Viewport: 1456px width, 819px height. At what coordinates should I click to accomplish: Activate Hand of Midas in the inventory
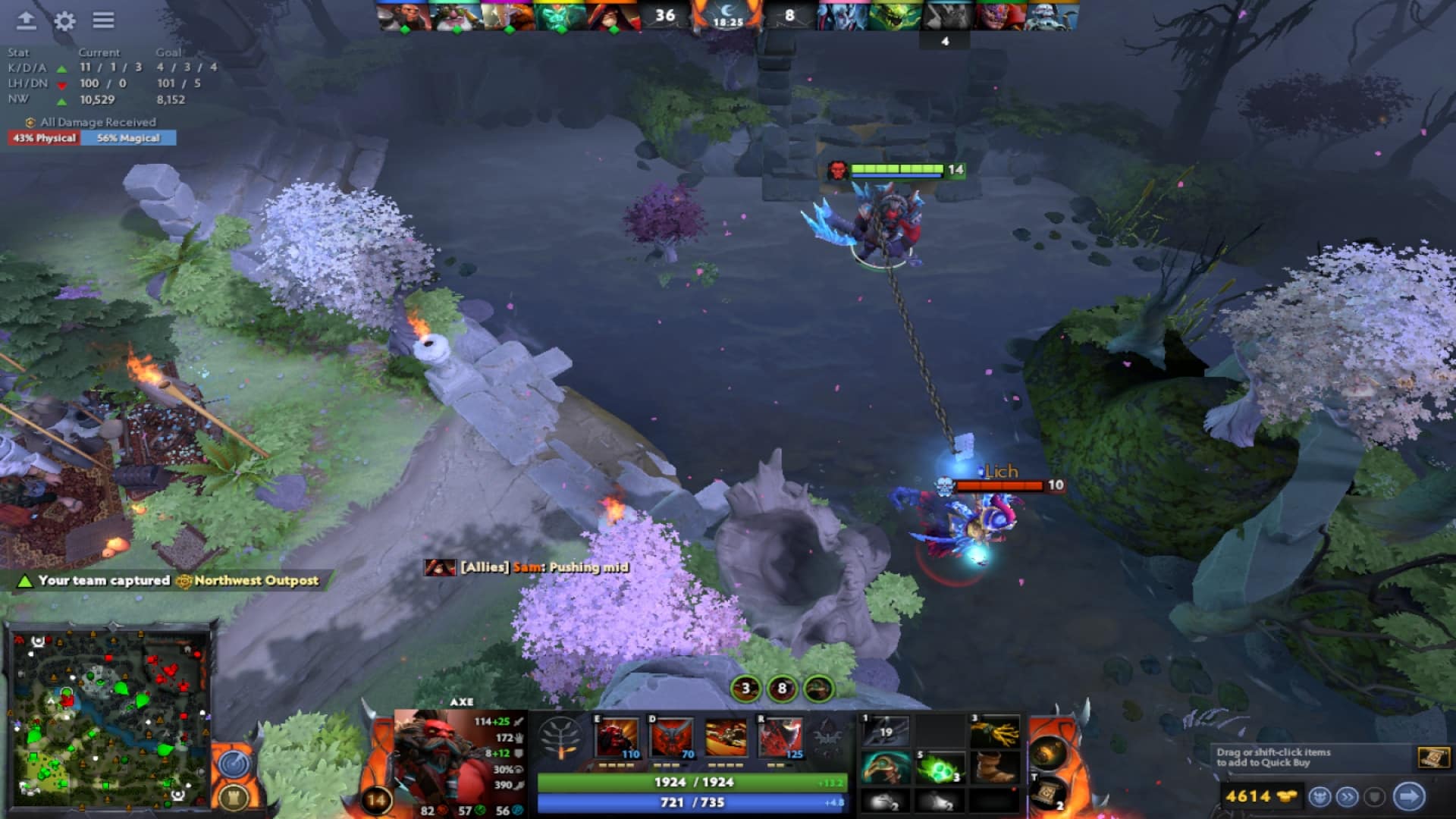pos(996,730)
